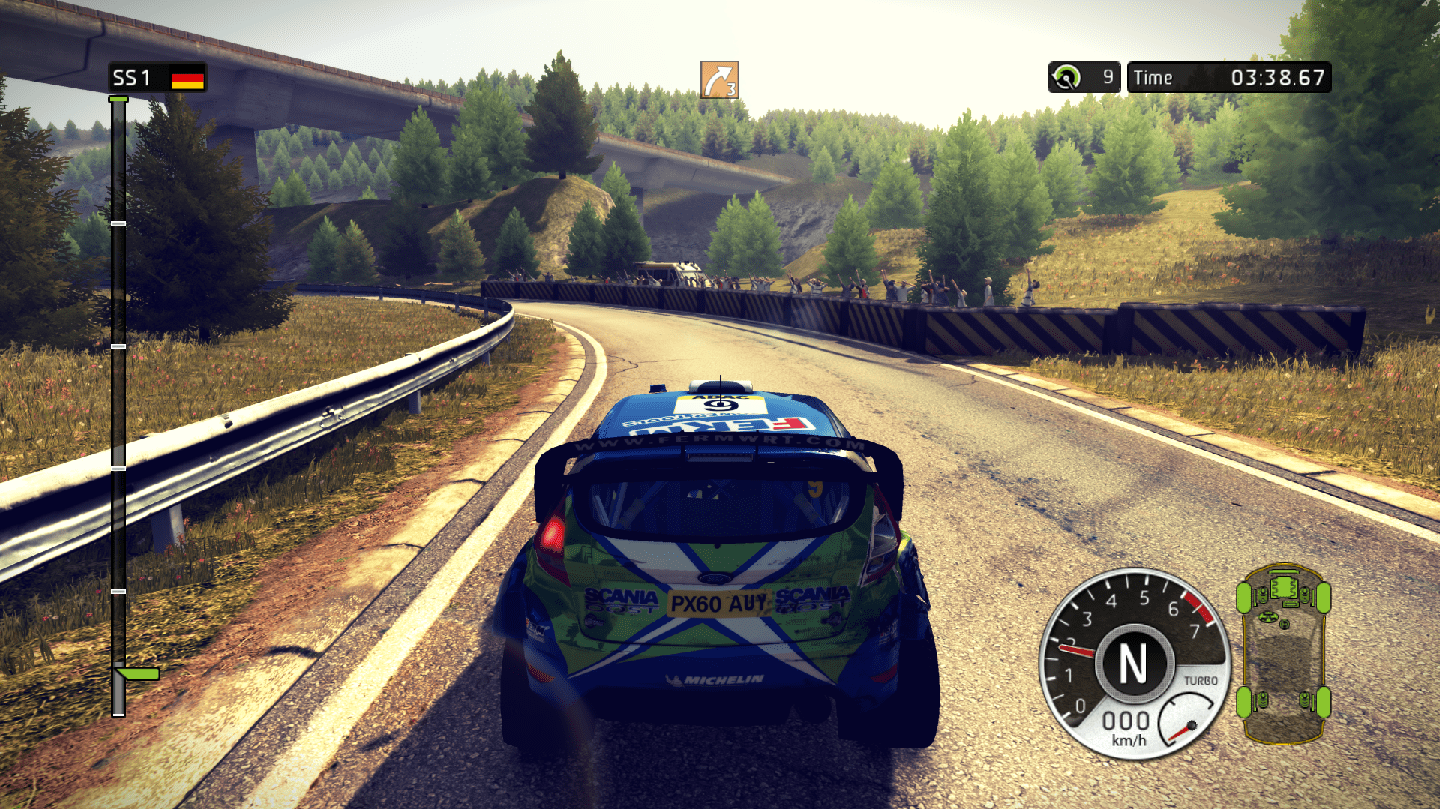Click the green stage progress marker
Screen dimensions: 1440x809
(136, 674)
